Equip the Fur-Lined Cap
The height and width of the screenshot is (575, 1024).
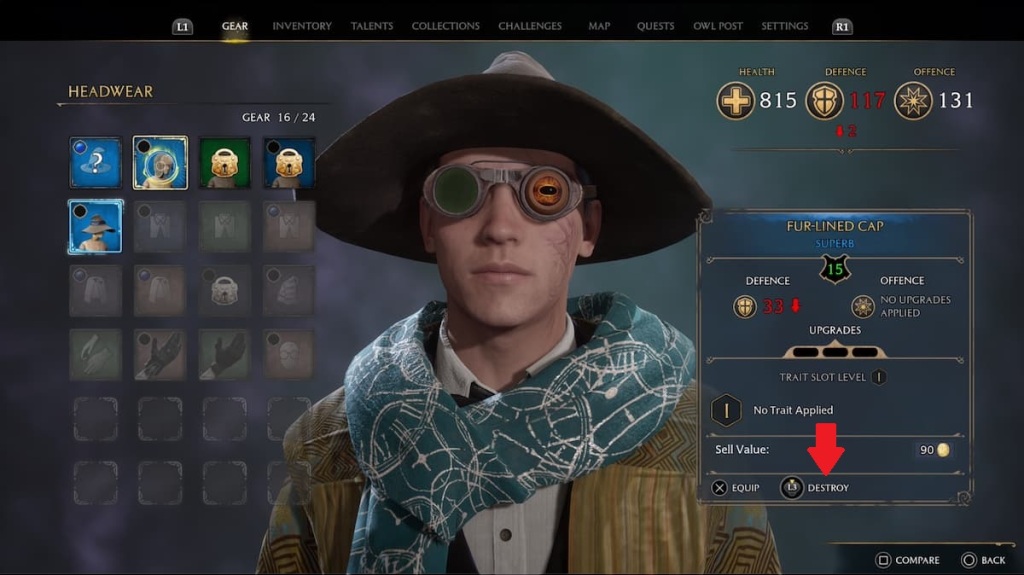(735, 488)
